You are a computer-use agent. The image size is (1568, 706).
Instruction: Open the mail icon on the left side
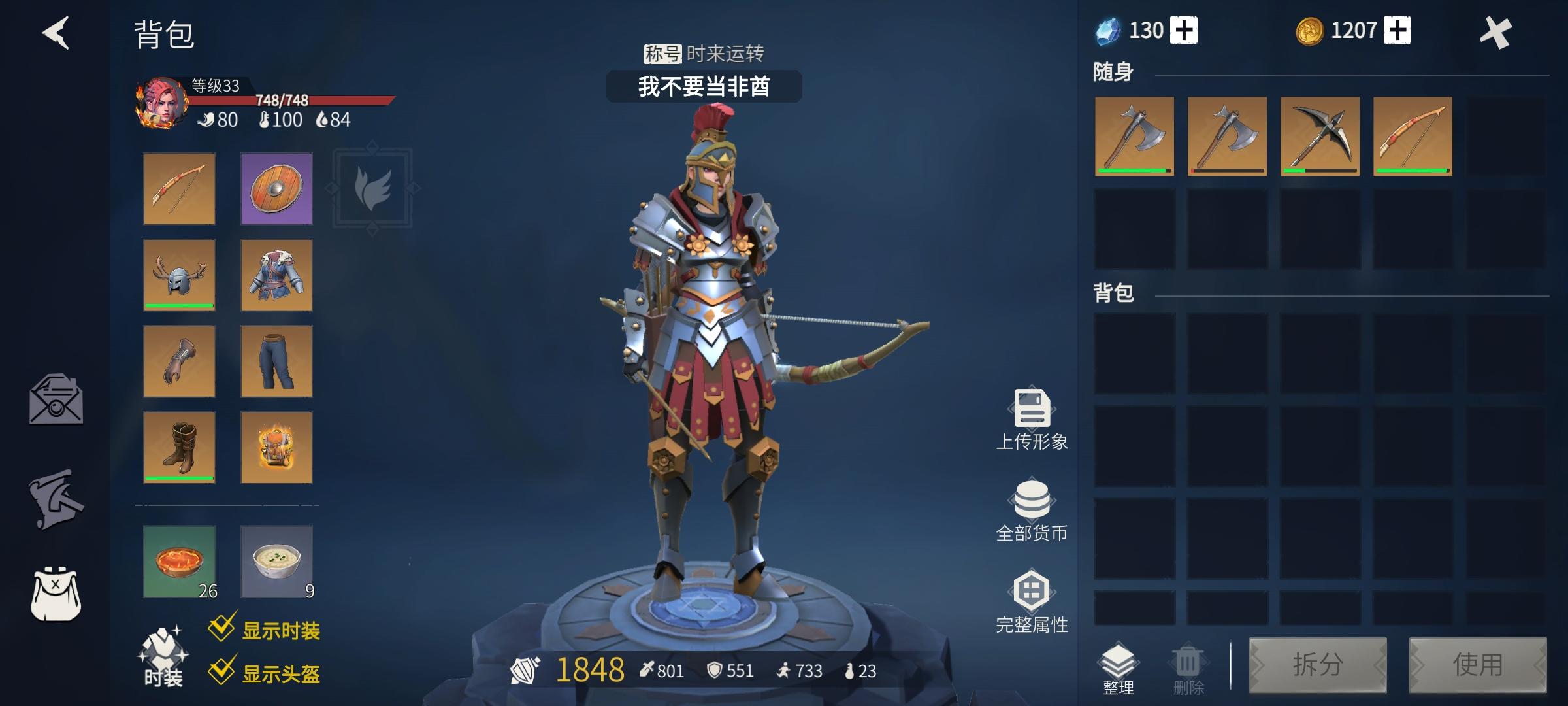56,400
